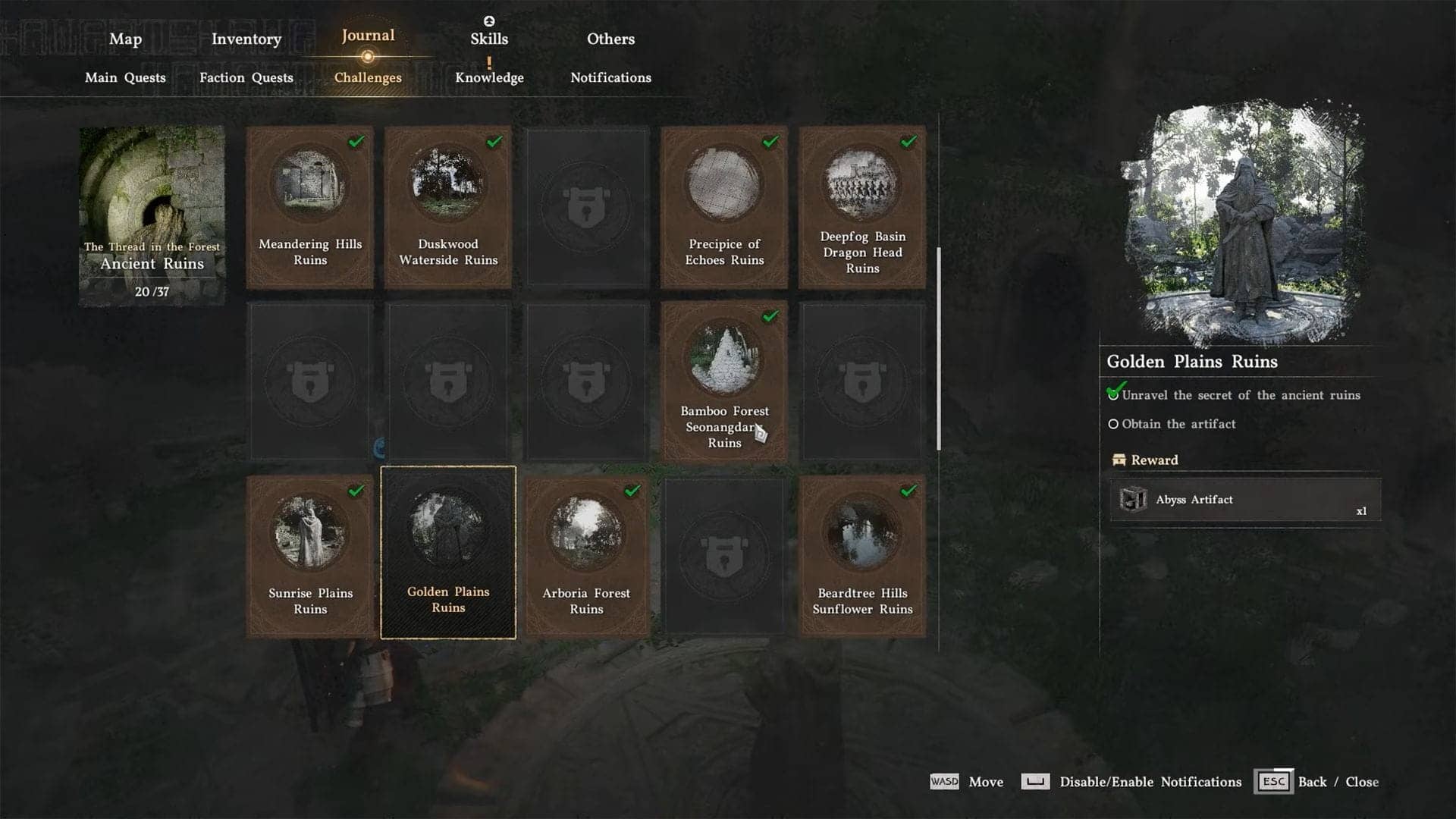
Task: Open the Inventory menu
Action: tap(245, 39)
